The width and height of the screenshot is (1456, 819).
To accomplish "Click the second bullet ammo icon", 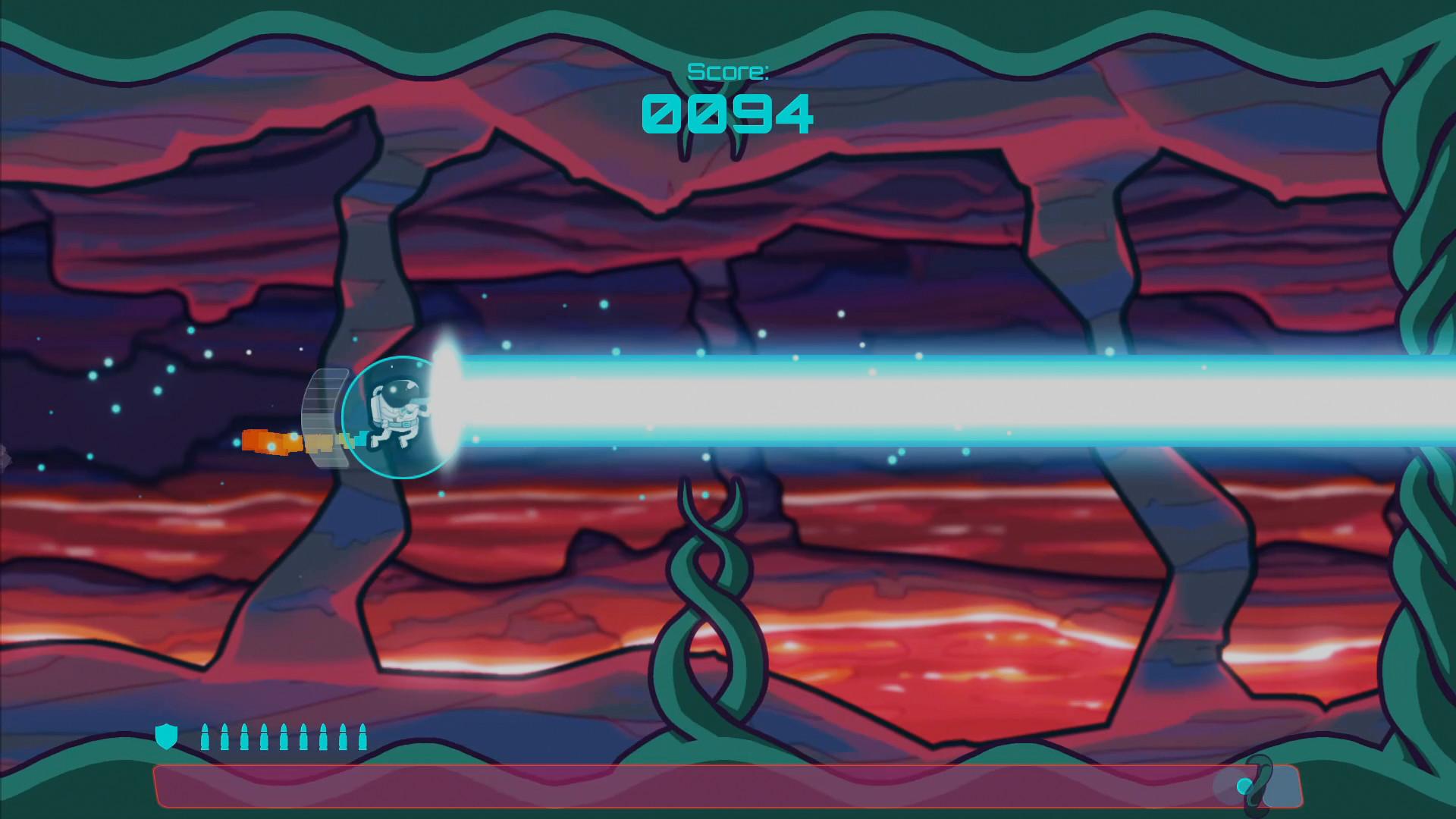I will (226, 735).
